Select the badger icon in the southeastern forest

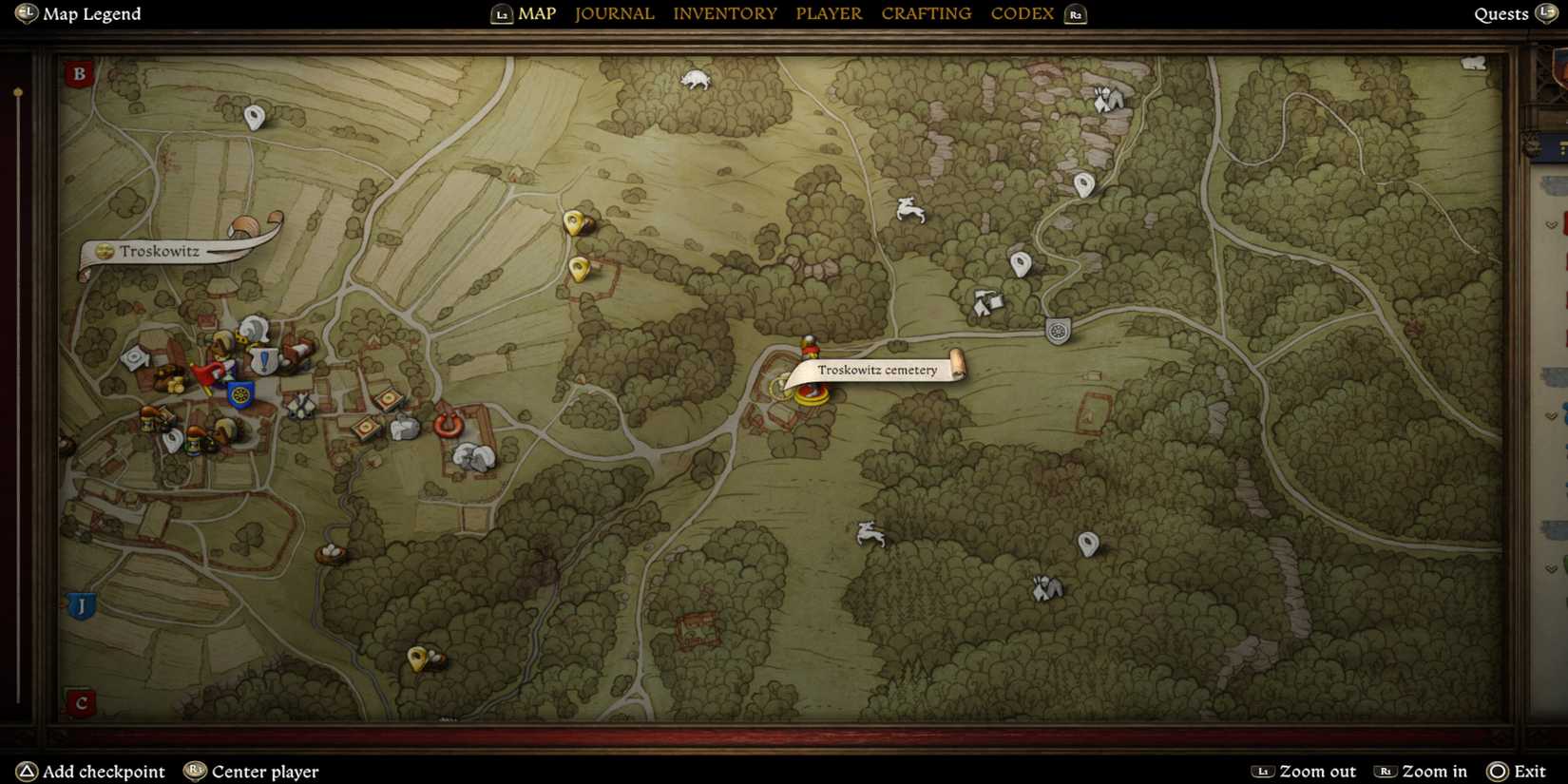tap(1045, 587)
